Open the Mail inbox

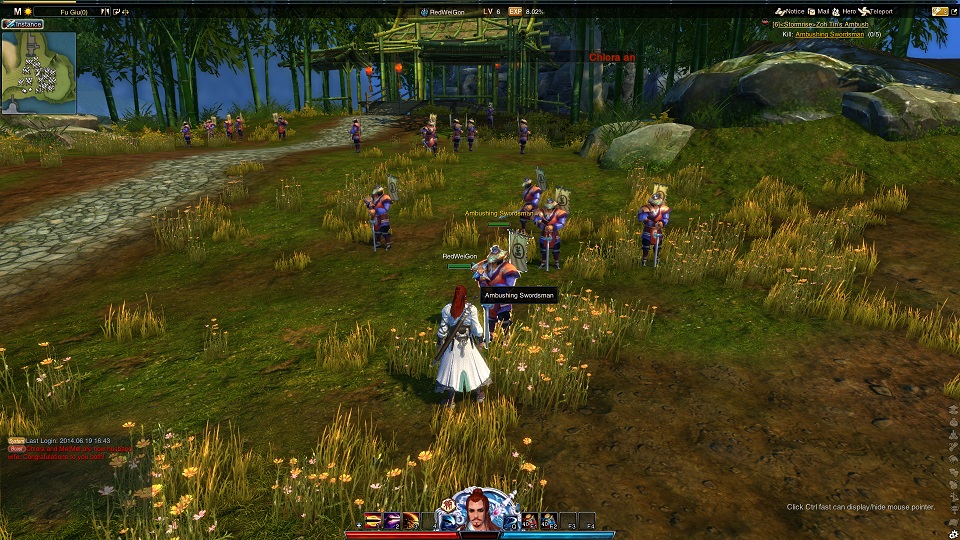[x=819, y=11]
